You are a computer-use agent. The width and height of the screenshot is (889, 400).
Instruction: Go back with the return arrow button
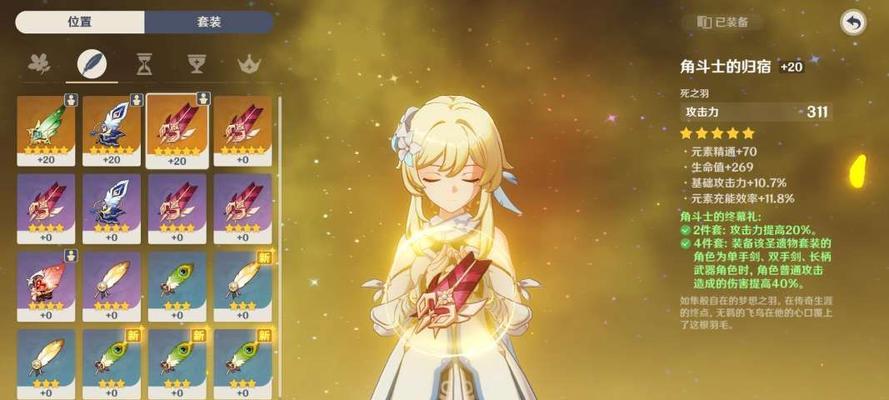[x=852, y=22]
